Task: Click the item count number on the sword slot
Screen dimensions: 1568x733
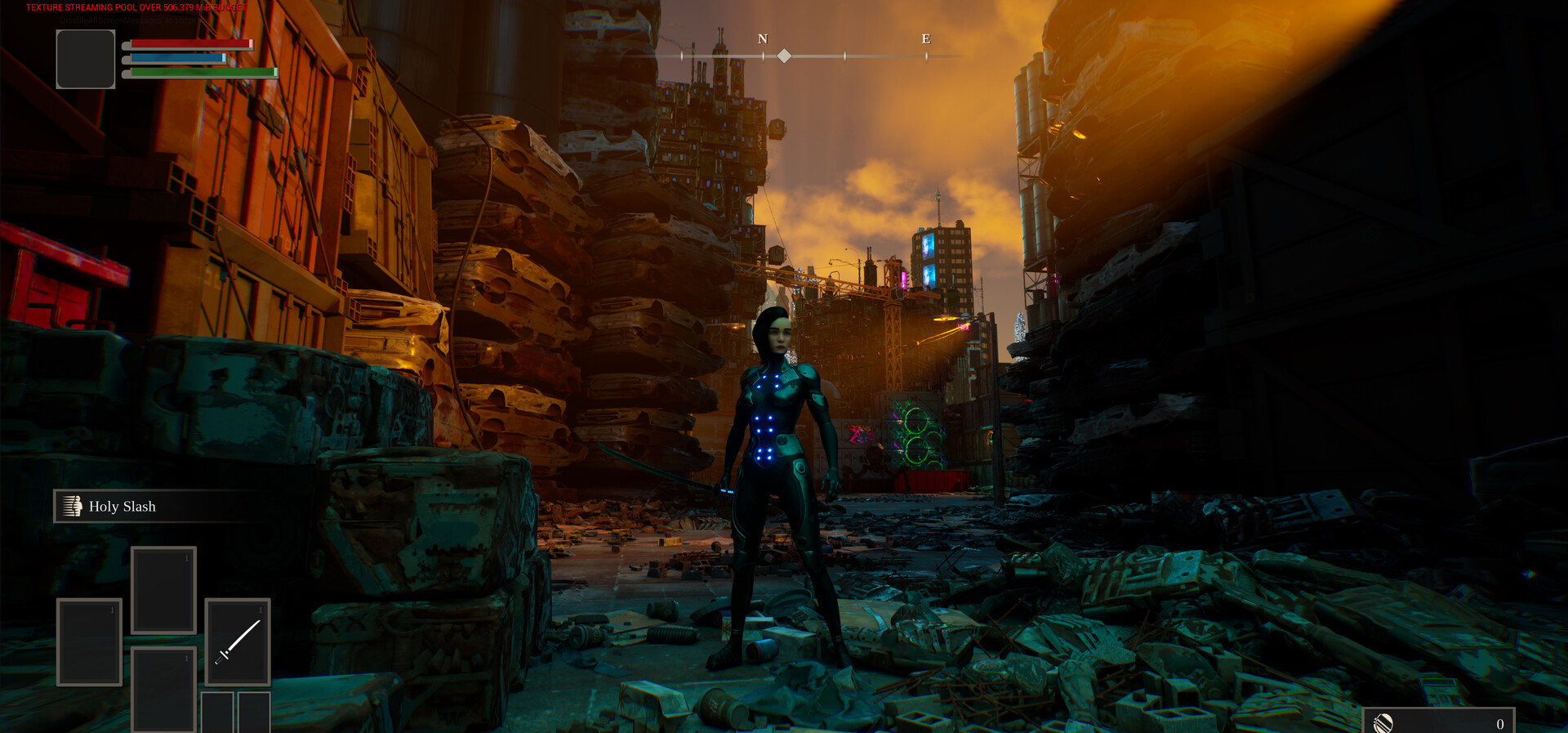Action: pos(261,609)
